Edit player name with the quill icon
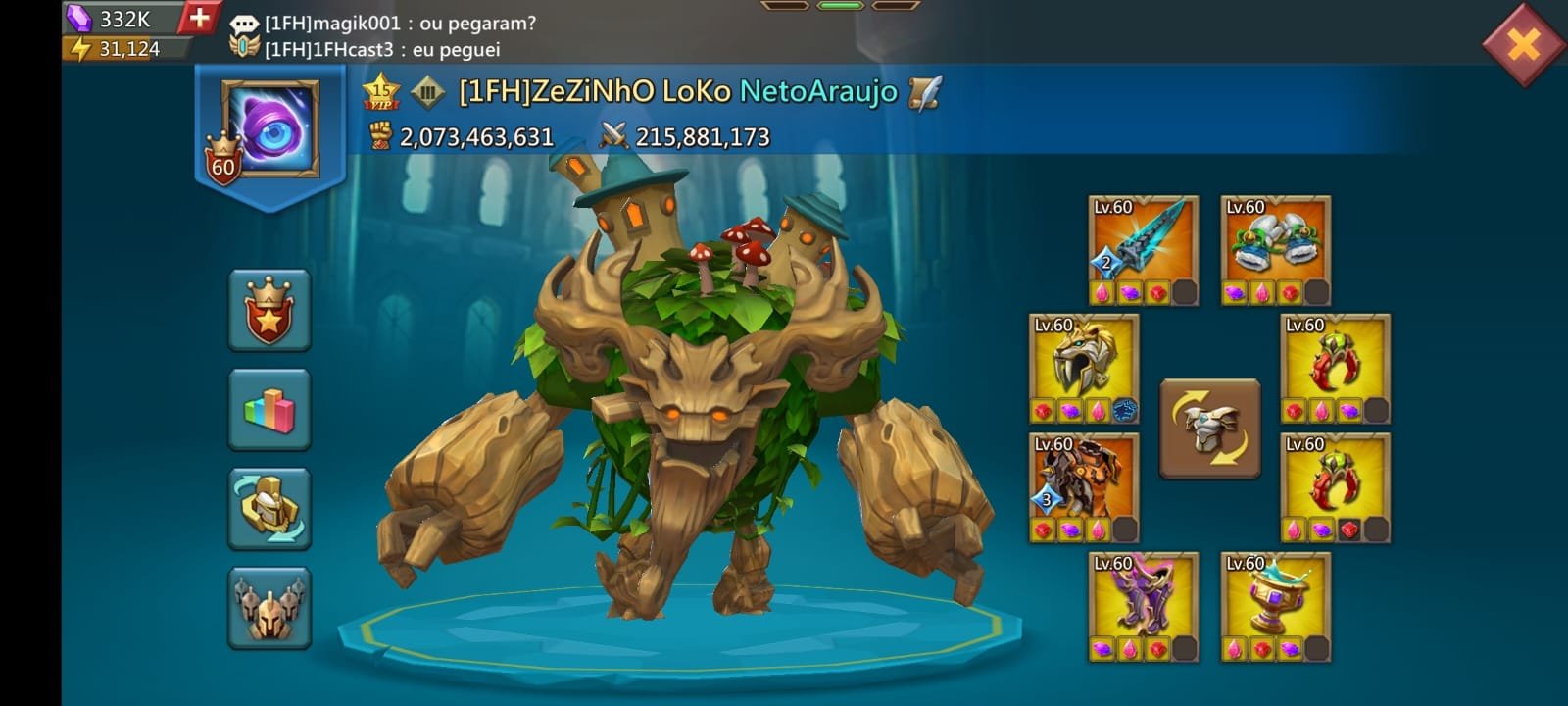The width and height of the screenshot is (1568, 706). [924, 92]
